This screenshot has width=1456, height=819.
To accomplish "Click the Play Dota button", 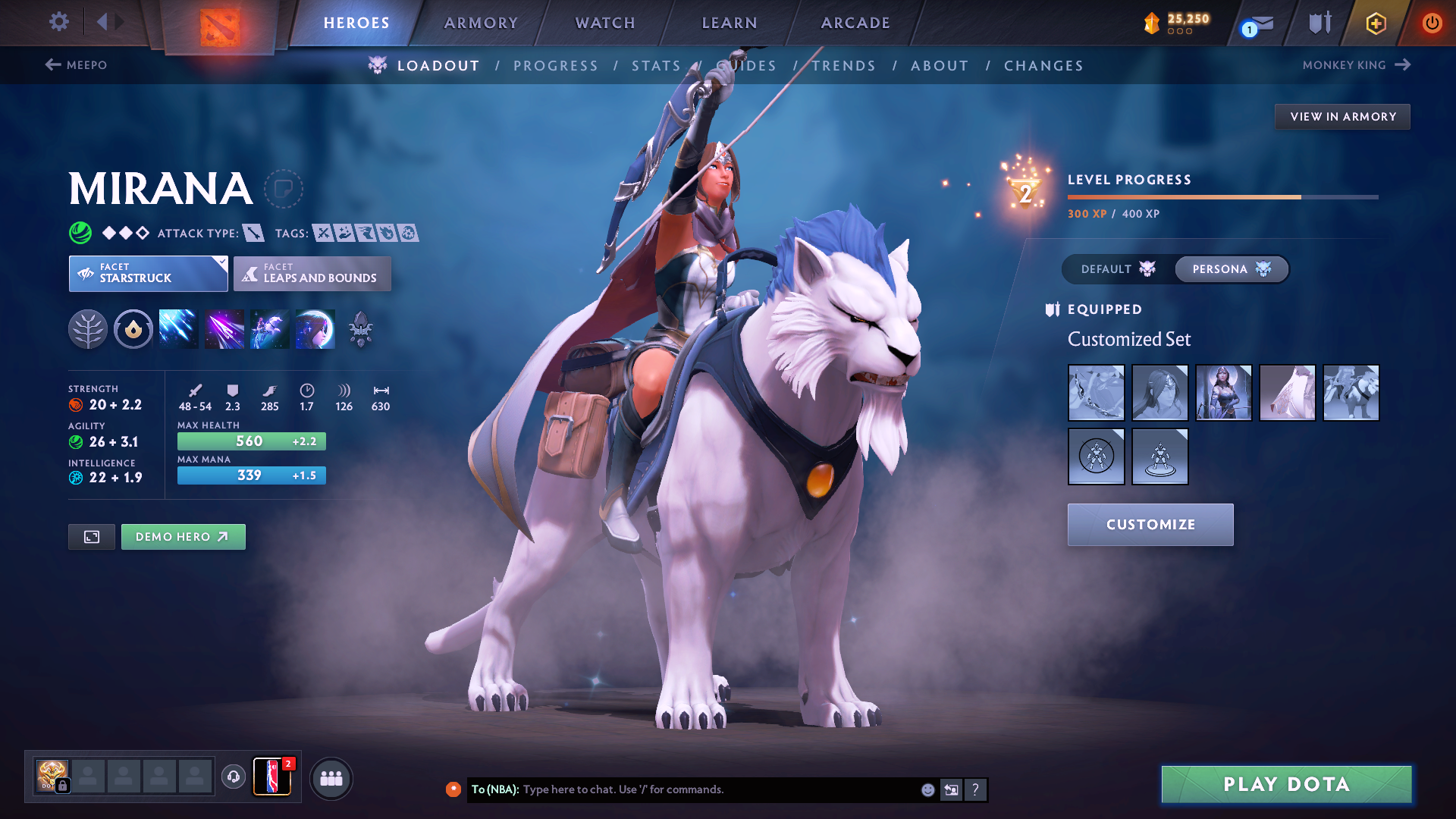I will (1286, 784).
